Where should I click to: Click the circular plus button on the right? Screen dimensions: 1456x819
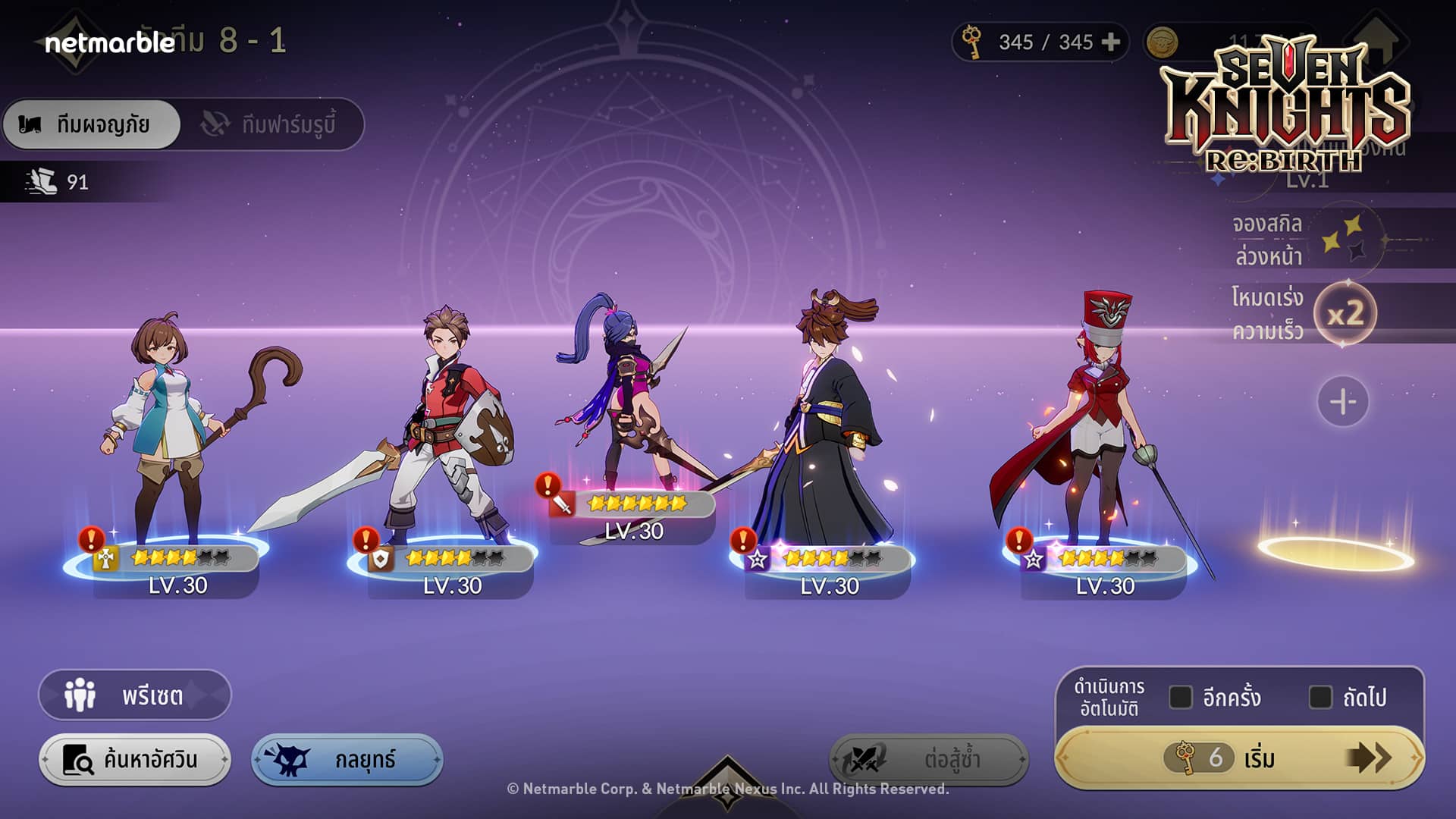coord(1342,401)
